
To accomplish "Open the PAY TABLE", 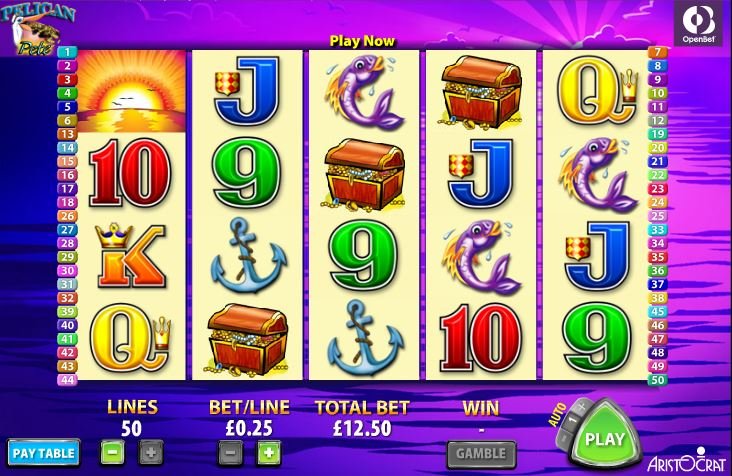I will point(43,453).
